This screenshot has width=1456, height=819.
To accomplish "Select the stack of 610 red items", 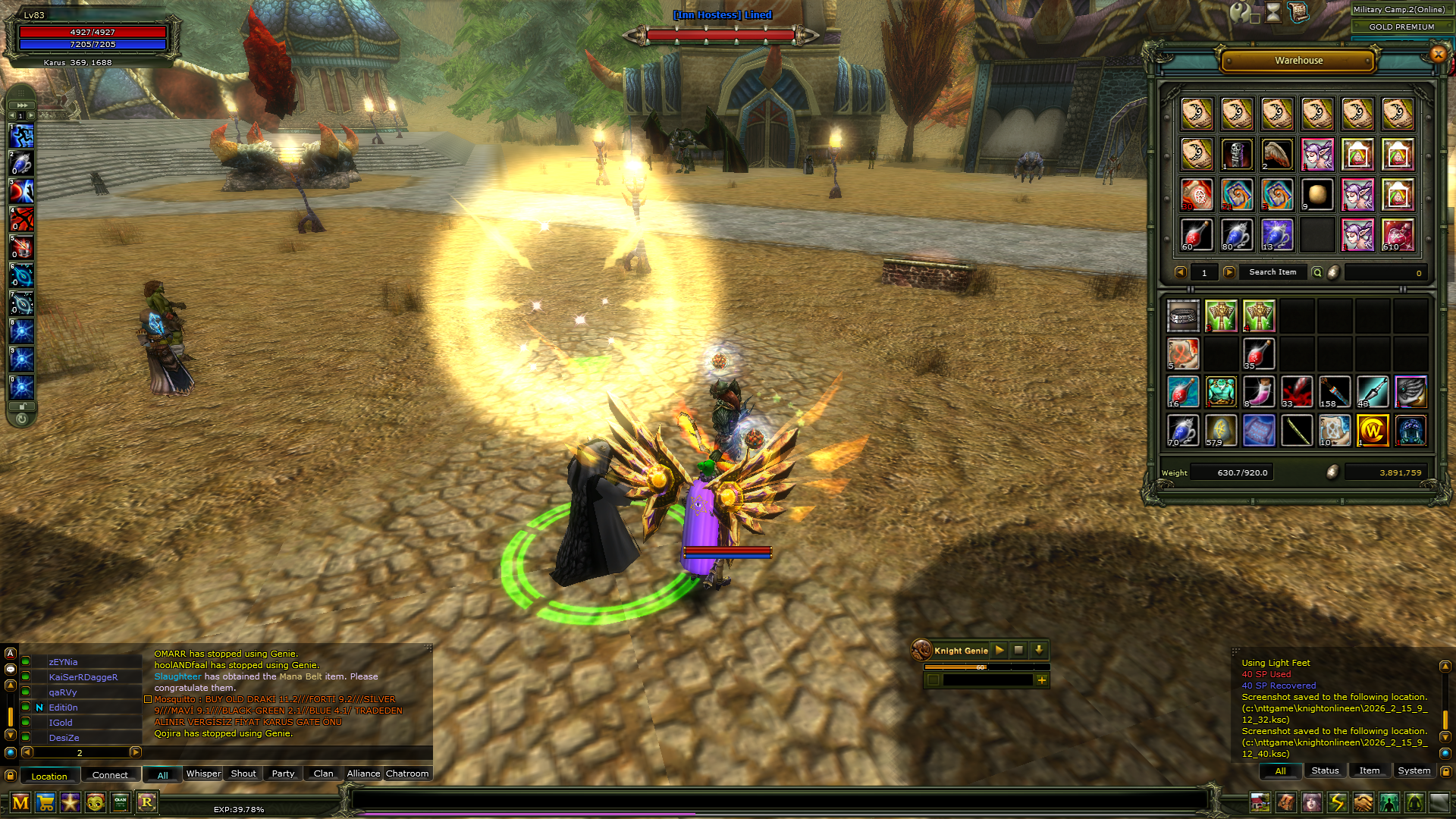I will (1398, 235).
